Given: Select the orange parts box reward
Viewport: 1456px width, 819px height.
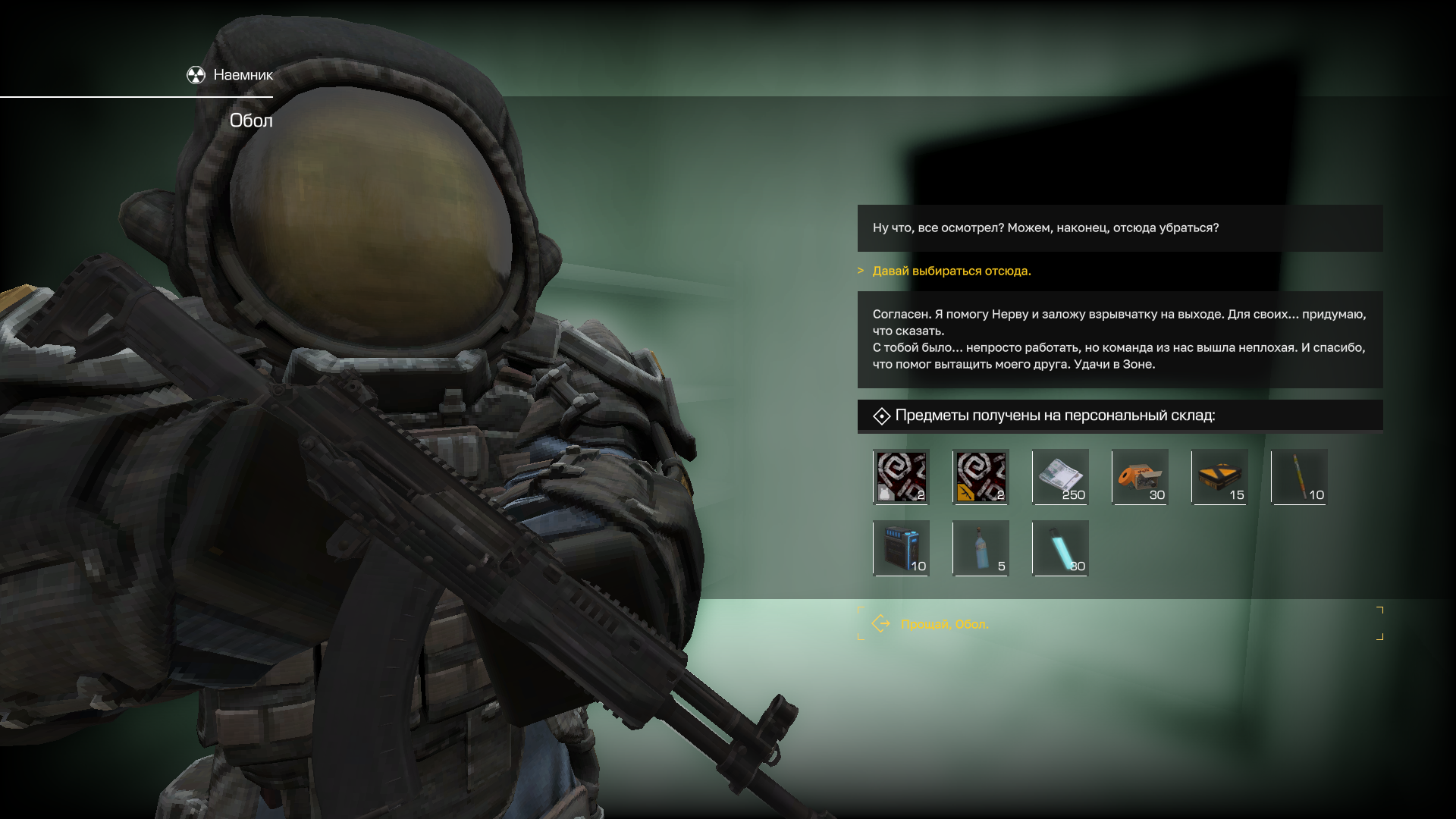Looking at the screenshot, I should click(1140, 477).
